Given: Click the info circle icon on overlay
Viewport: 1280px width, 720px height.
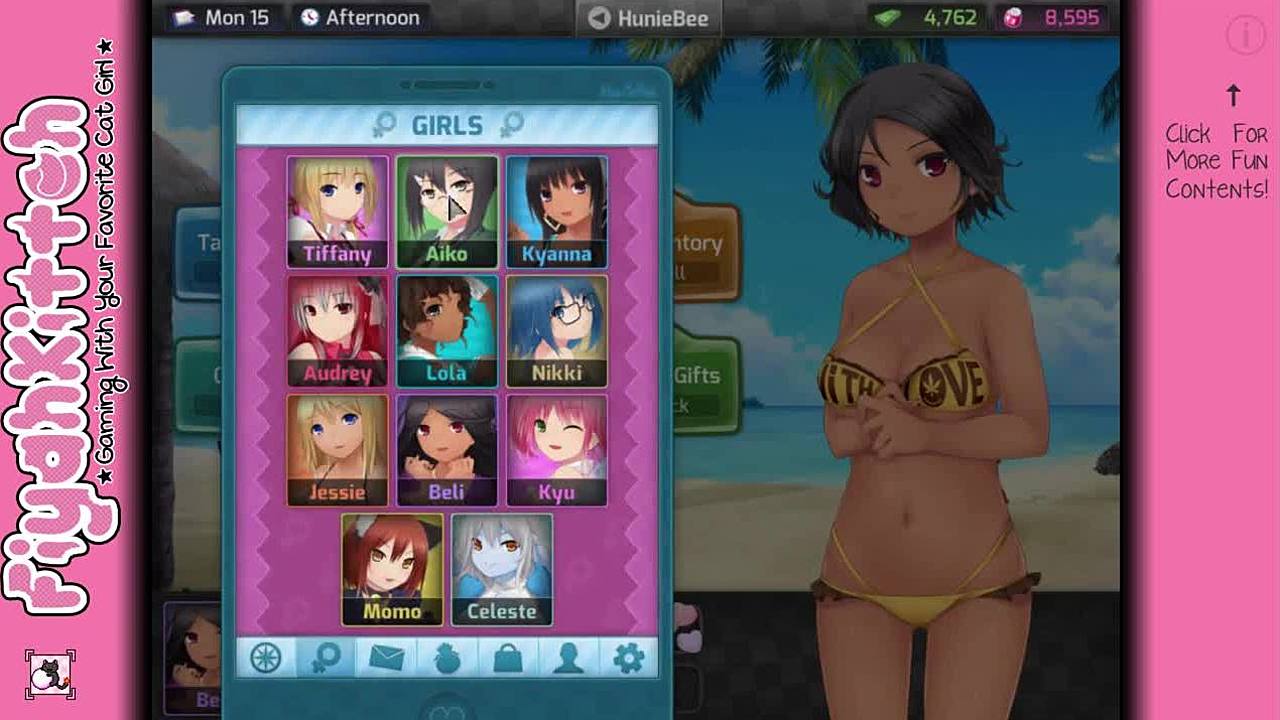Looking at the screenshot, I should click(x=1246, y=36).
